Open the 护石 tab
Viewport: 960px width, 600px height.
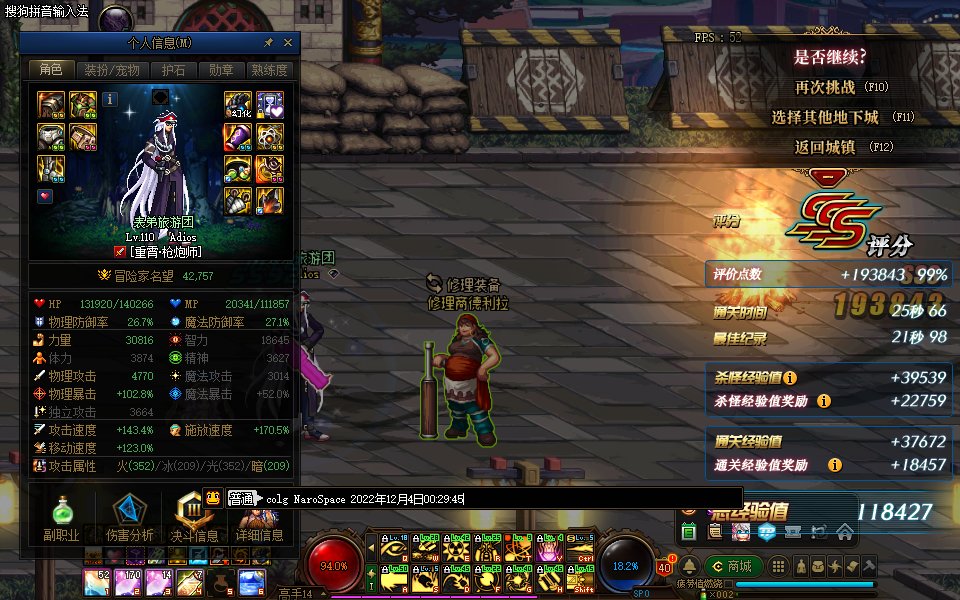click(173, 70)
